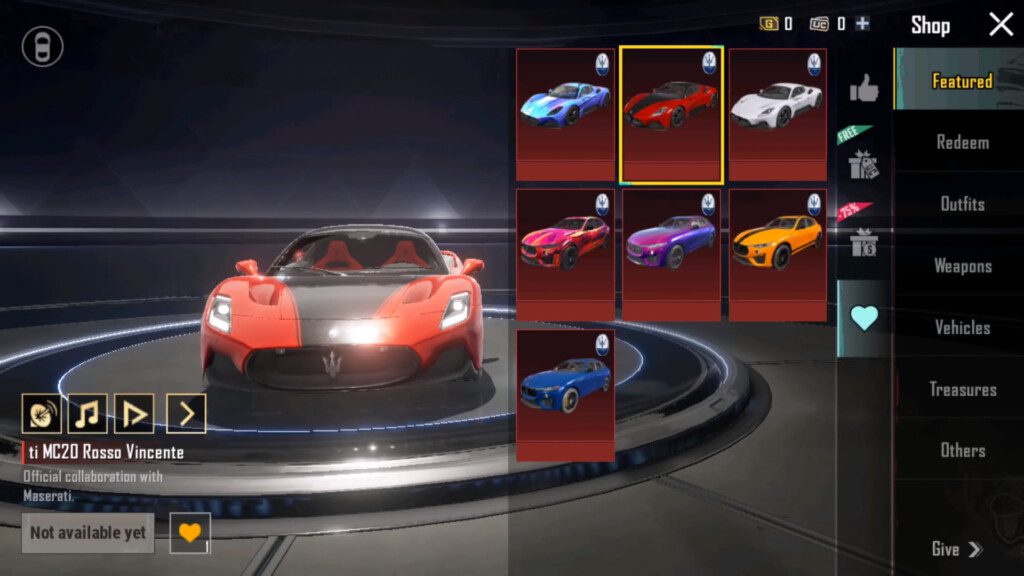Choose the purple SUV tile
Viewport: 1024px width, 576px height.
(x=671, y=254)
